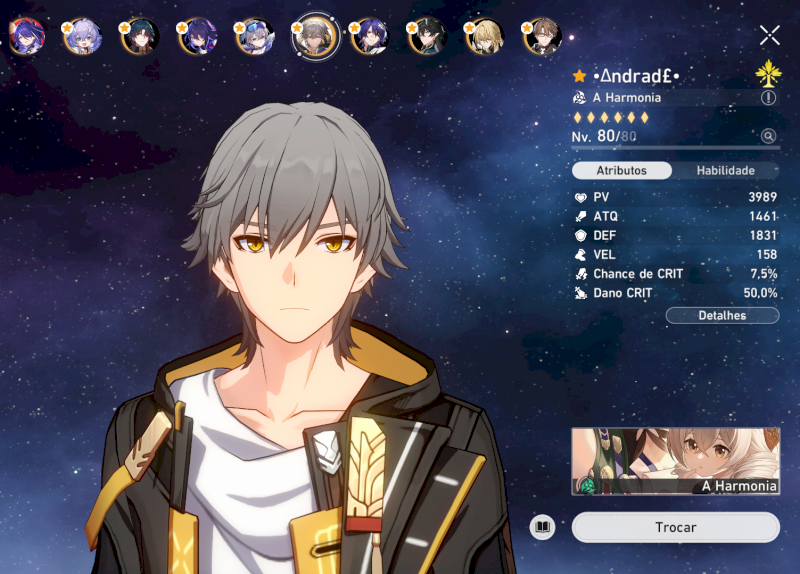Choose the blonde-haired character portrait
Screen dimensions: 800x574
[x=485, y=37]
